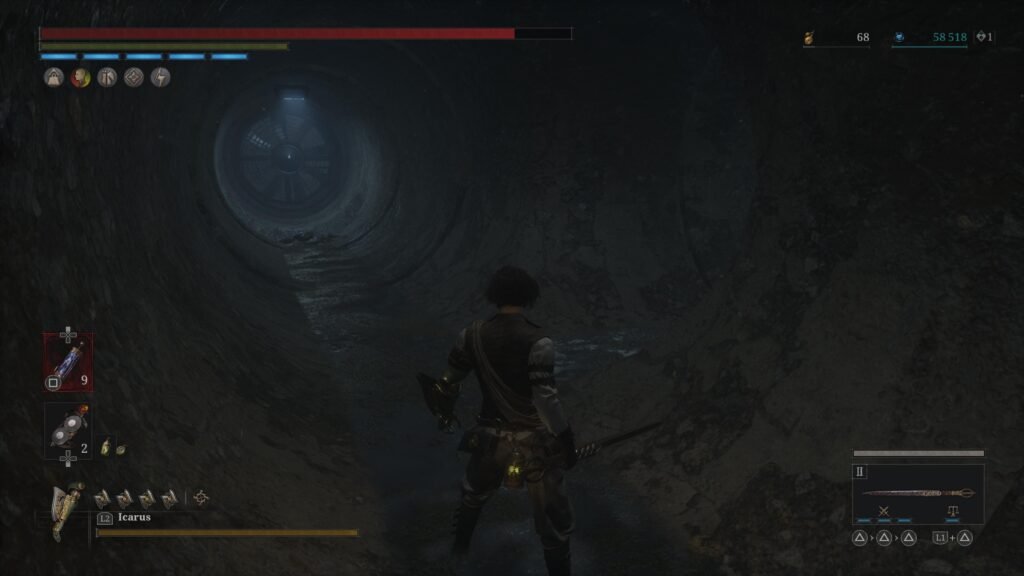Select the equipped sword weapon slot
1024x576 pixels.
click(x=918, y=492)
